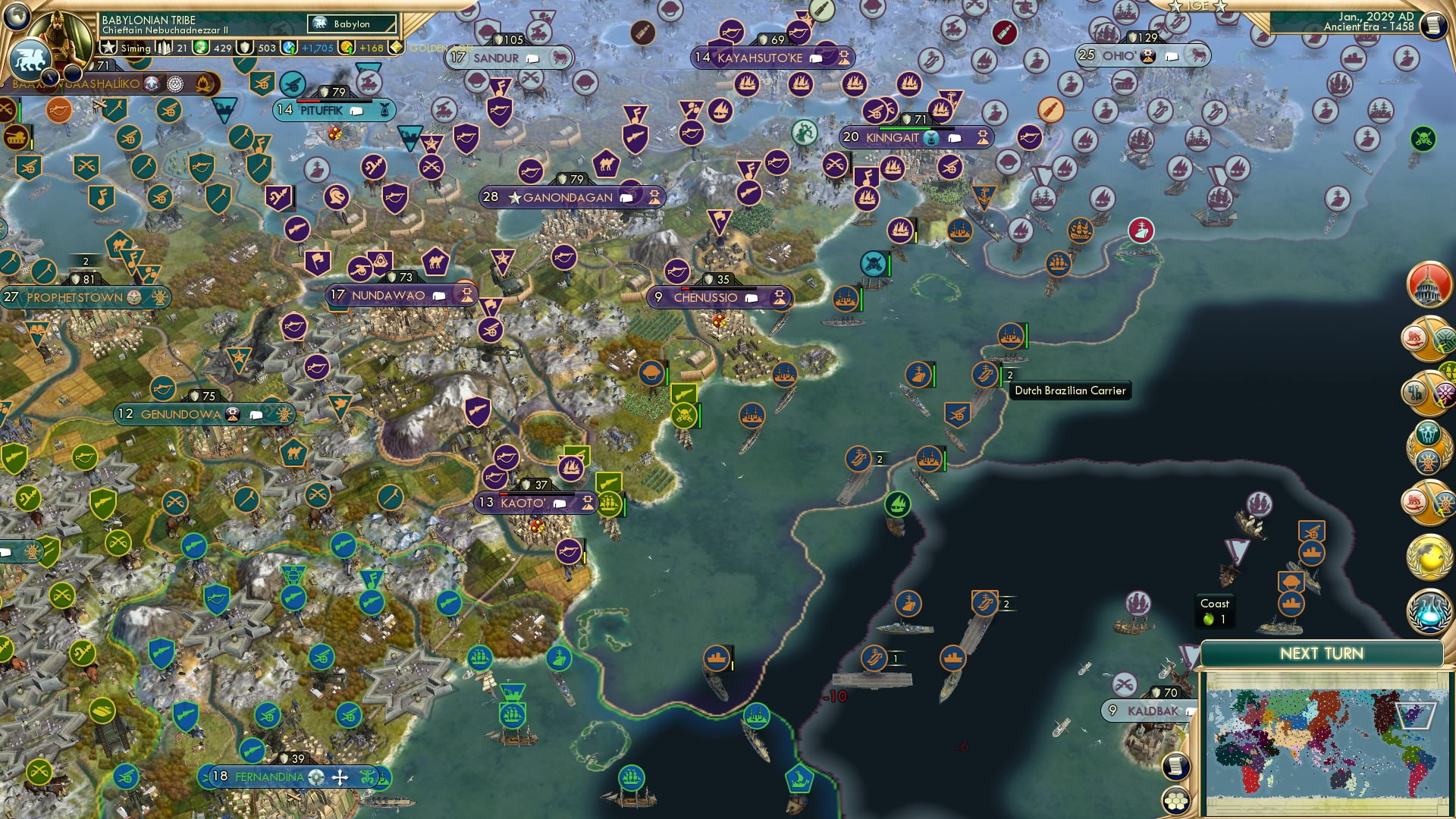The width and height of the screenshot is (1456, 819).
Task: Click the green happiness face in the top bar
Action: (x=201, y=47)
